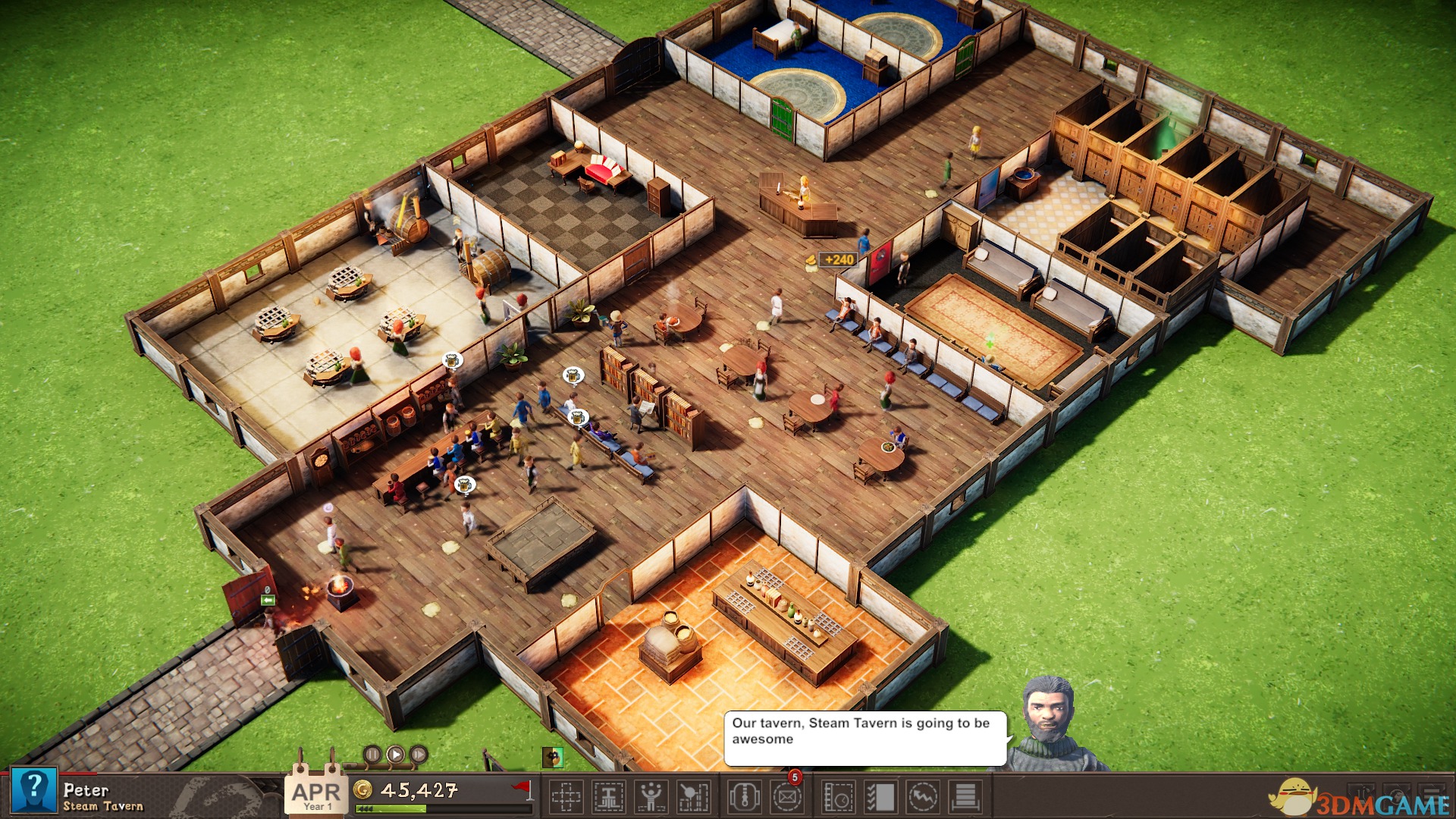Viewport: 1456px width, 819px height.
Task: Collect the +240 gold coin popup
Action: click(x=833, y=260)
